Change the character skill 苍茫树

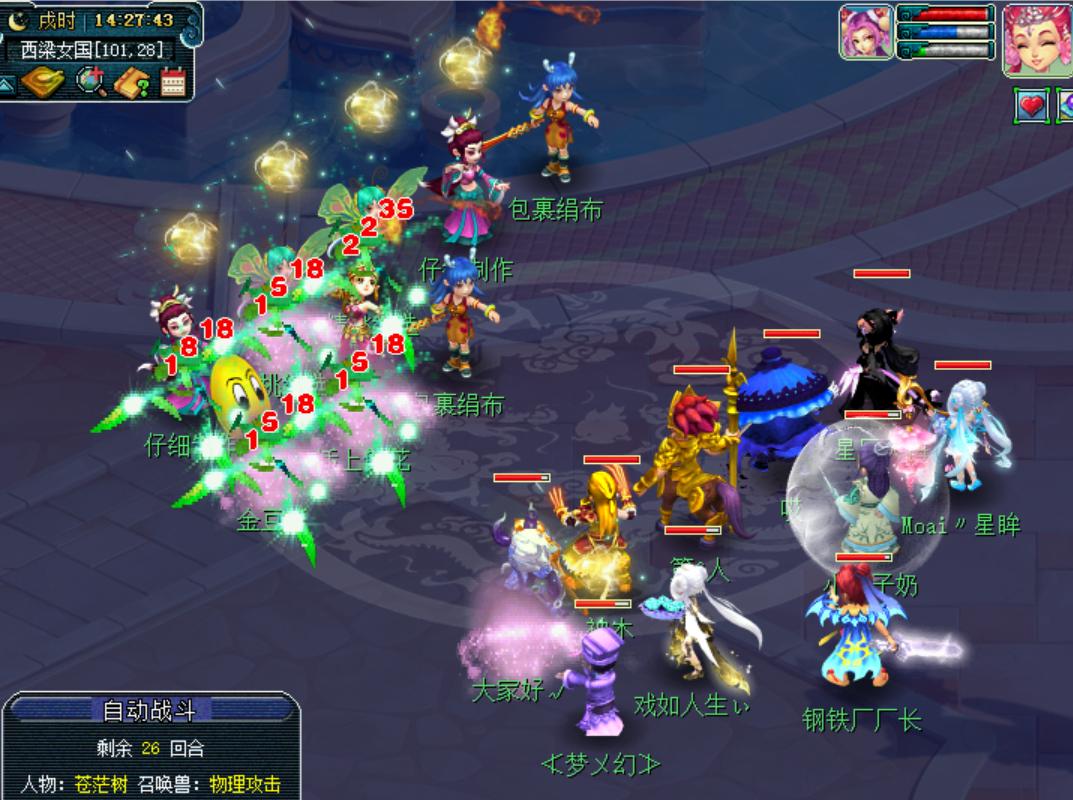102,784
